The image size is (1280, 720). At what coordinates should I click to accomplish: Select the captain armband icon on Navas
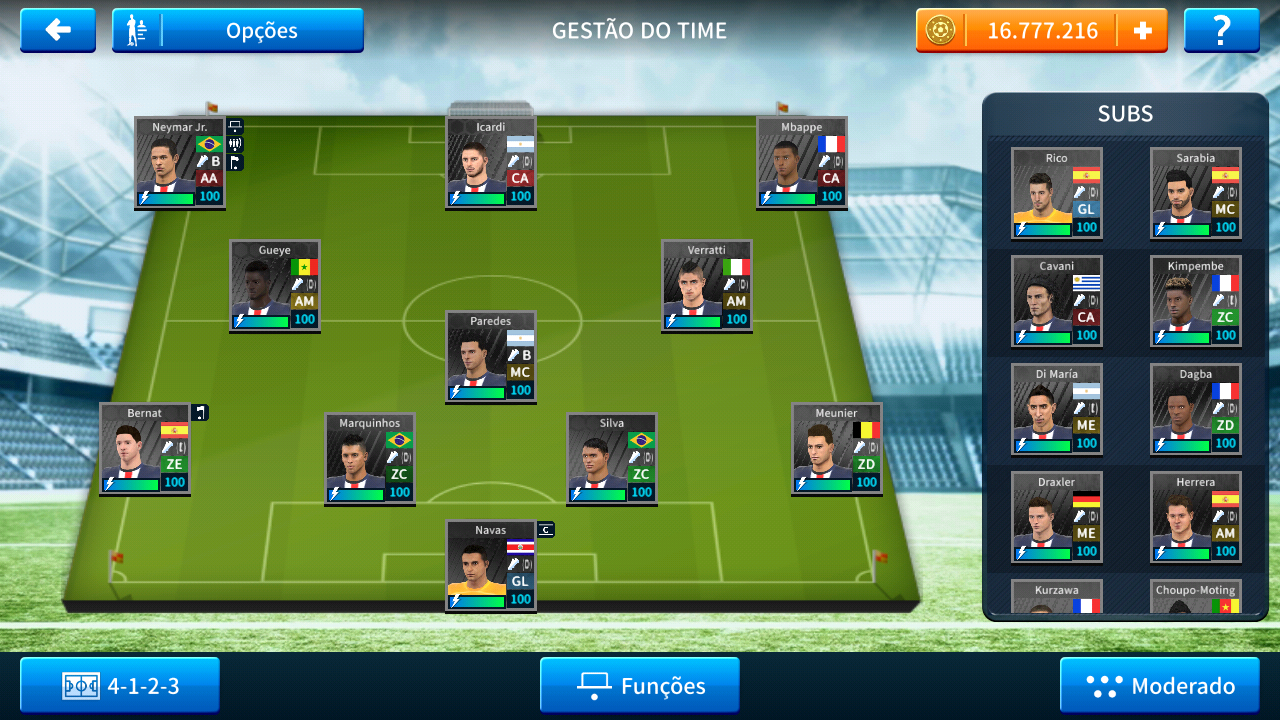pos(544,529)
